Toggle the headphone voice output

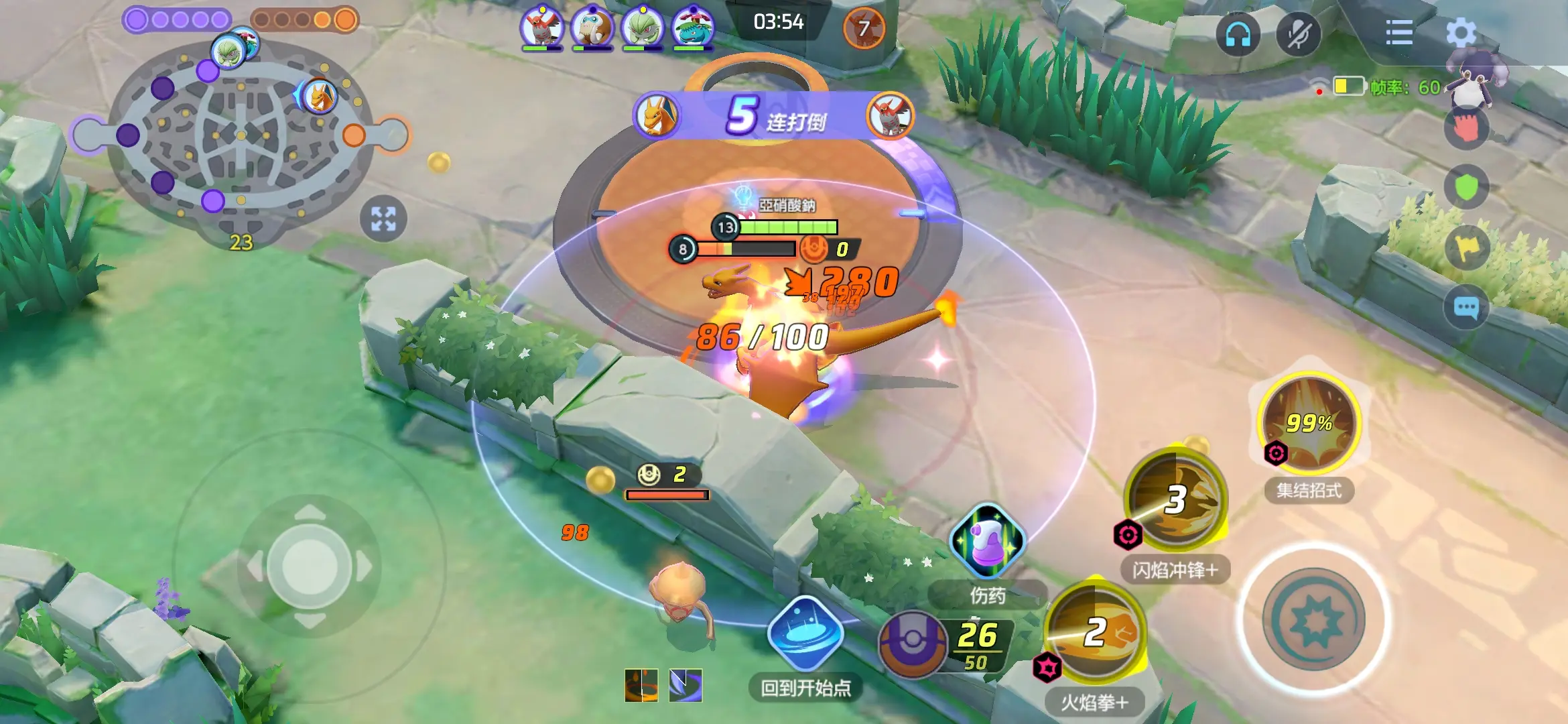(x=1238, y=34)
